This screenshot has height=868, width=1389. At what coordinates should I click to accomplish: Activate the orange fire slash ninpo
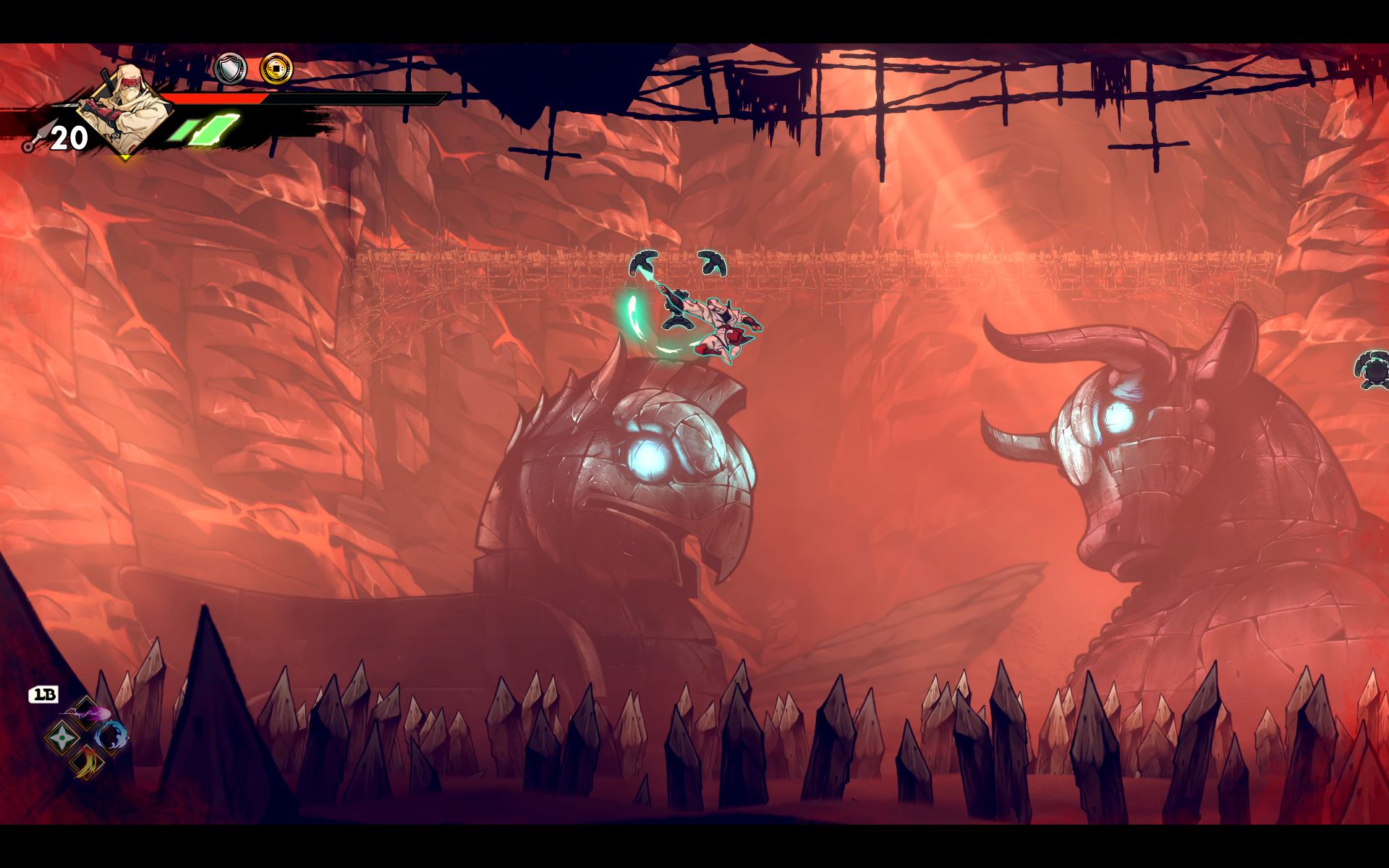tap(85, 762)
